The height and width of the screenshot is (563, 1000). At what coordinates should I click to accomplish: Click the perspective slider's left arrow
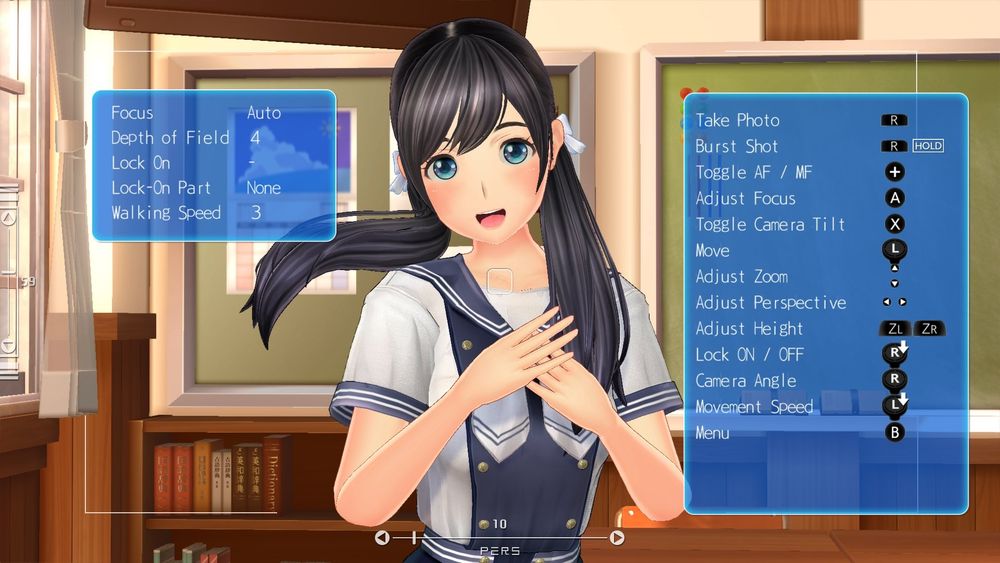pos(382,538)
